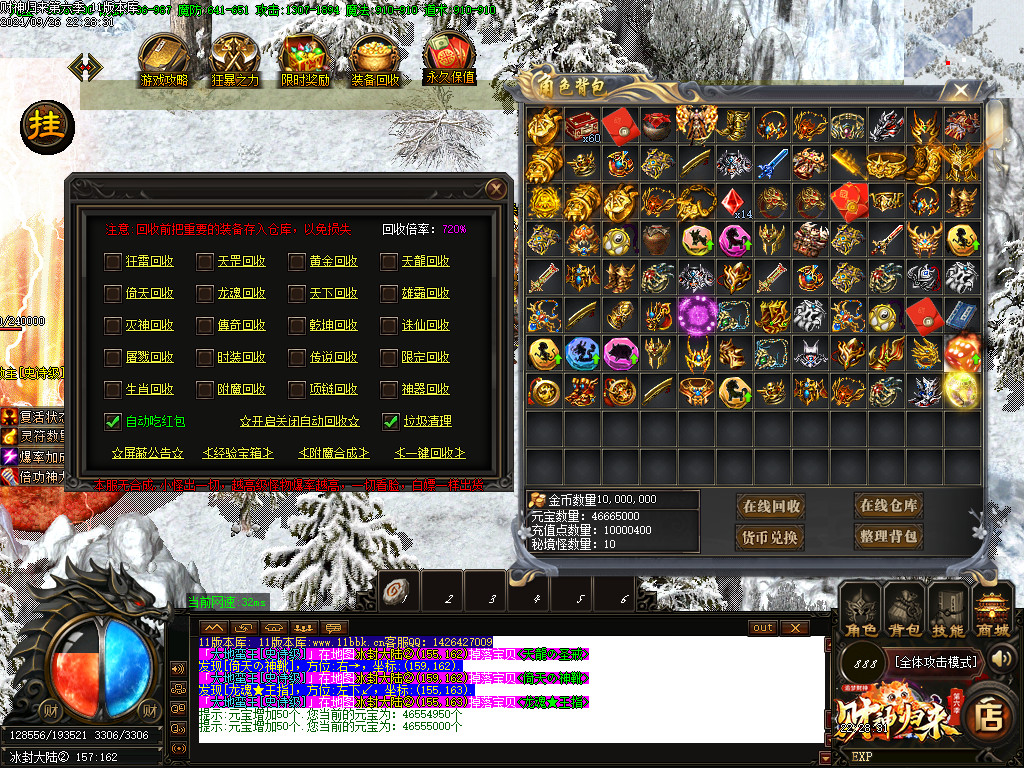Toggle the 自动吃红包 checkbox
Screen dimensions: 1024x768
113,421
